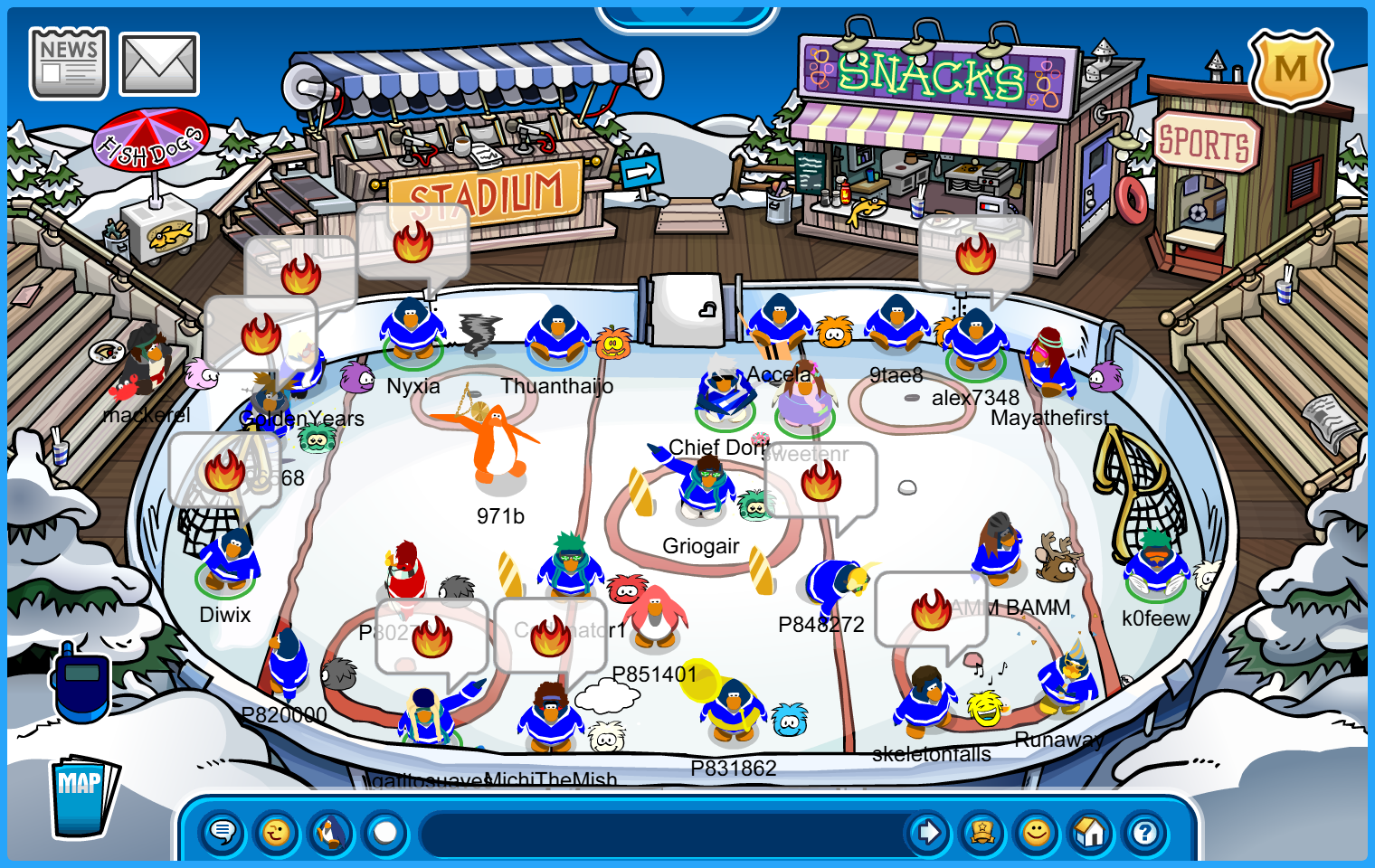
Task: Open the penguin badge player card button
Action: 982,832
